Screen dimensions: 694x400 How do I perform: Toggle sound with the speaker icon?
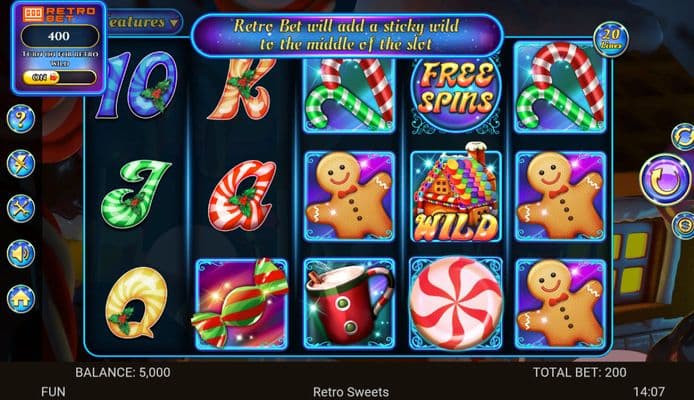(21, 253)
